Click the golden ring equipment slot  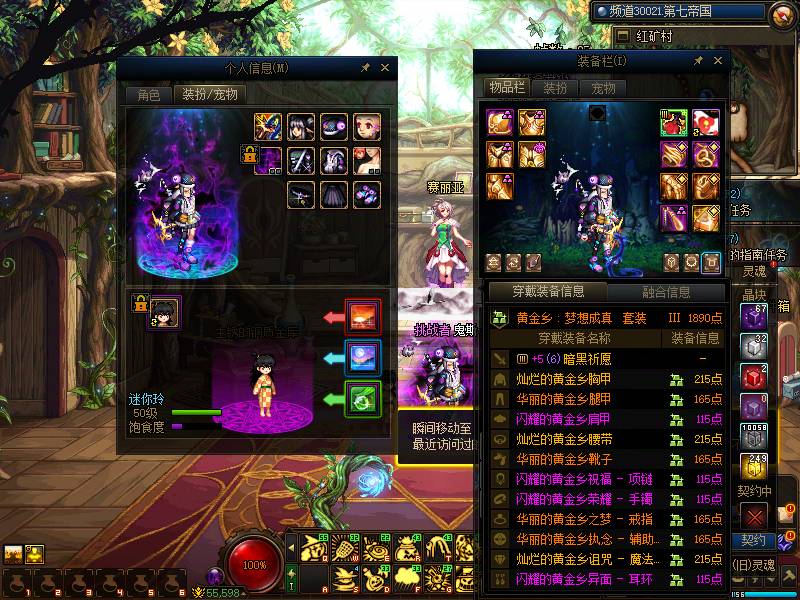(706, 155)
